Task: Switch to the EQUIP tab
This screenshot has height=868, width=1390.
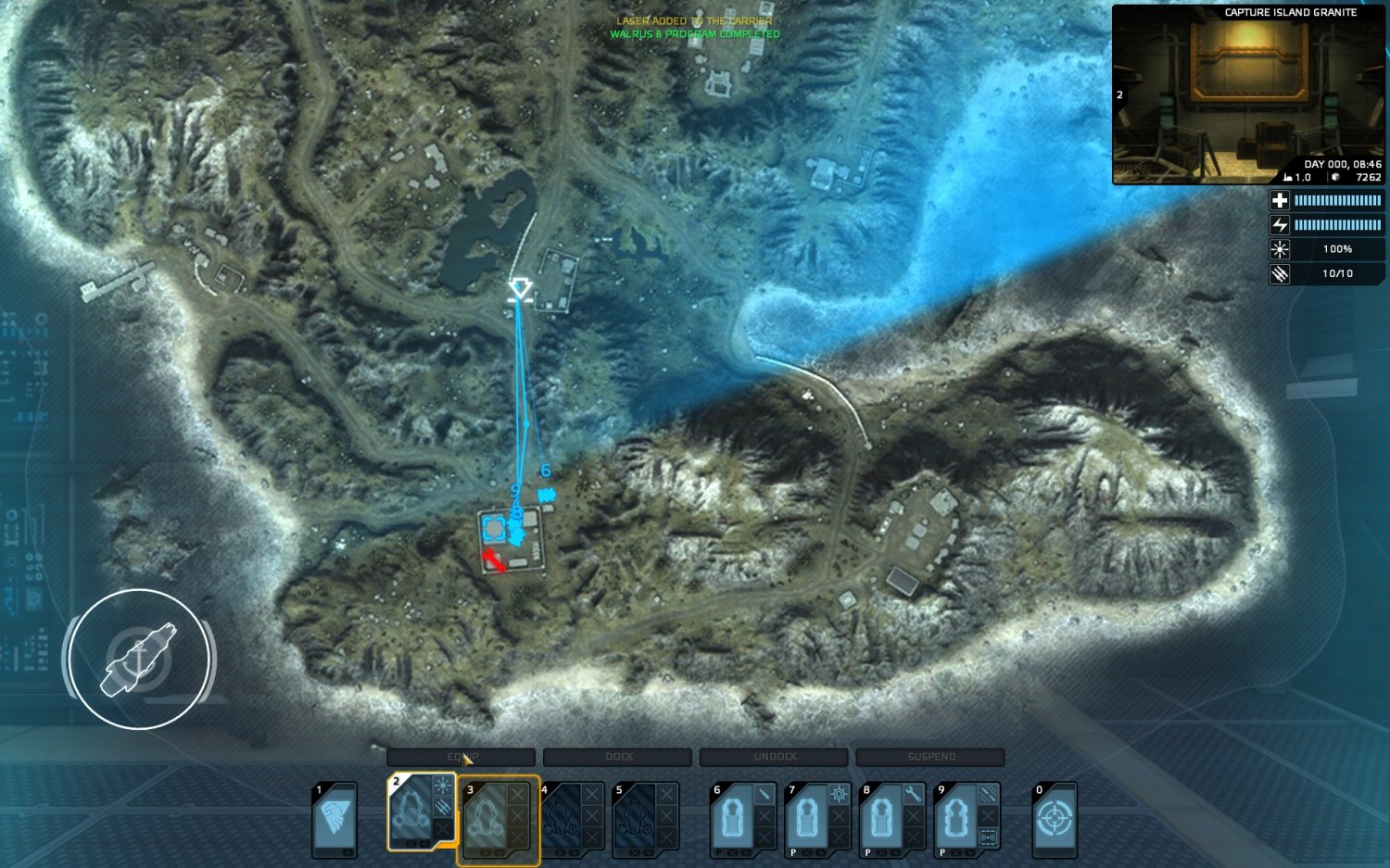Action: pos(463,757)
